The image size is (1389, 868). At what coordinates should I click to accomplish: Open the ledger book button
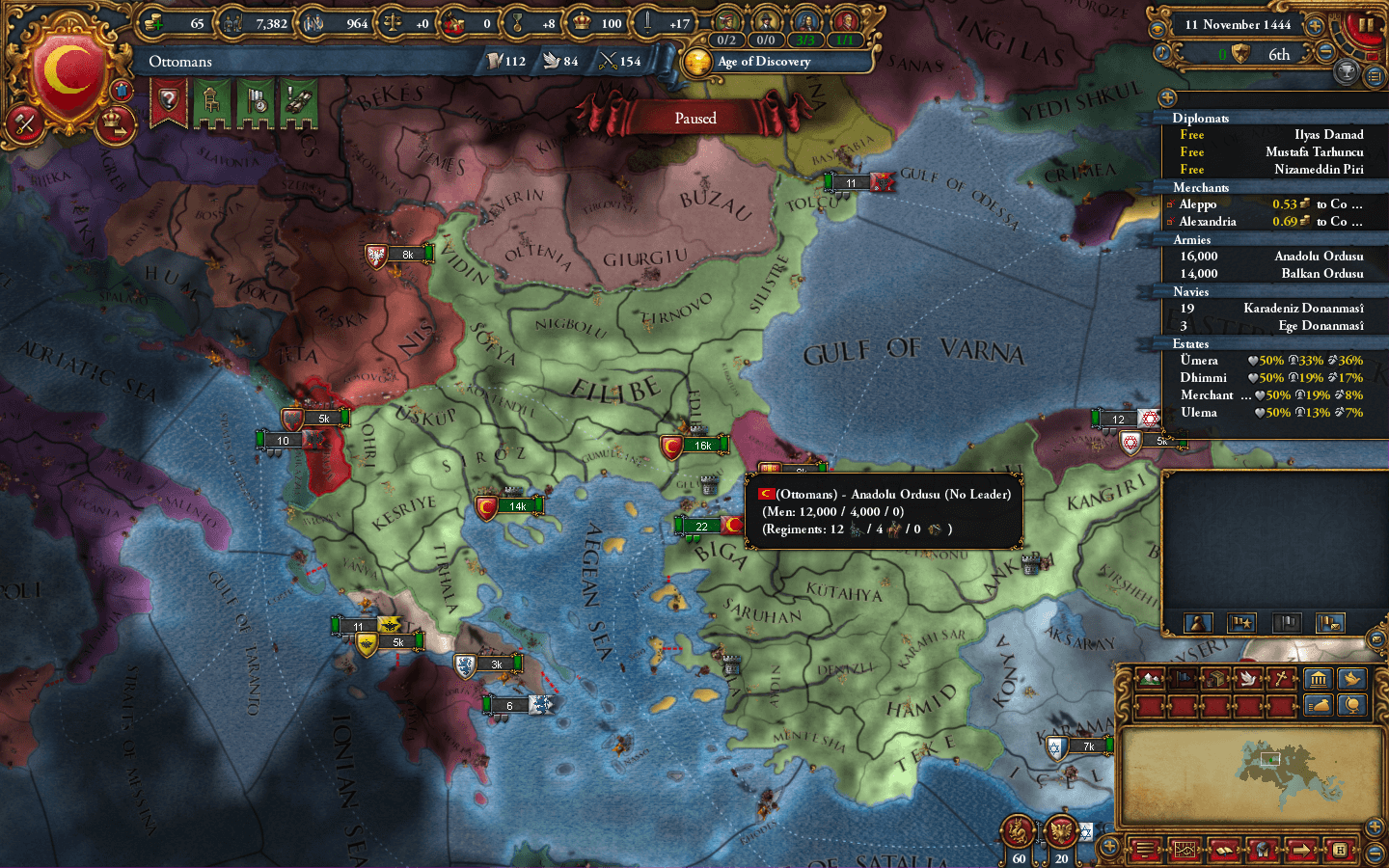pyautogui.click(x=1223, y=850)
